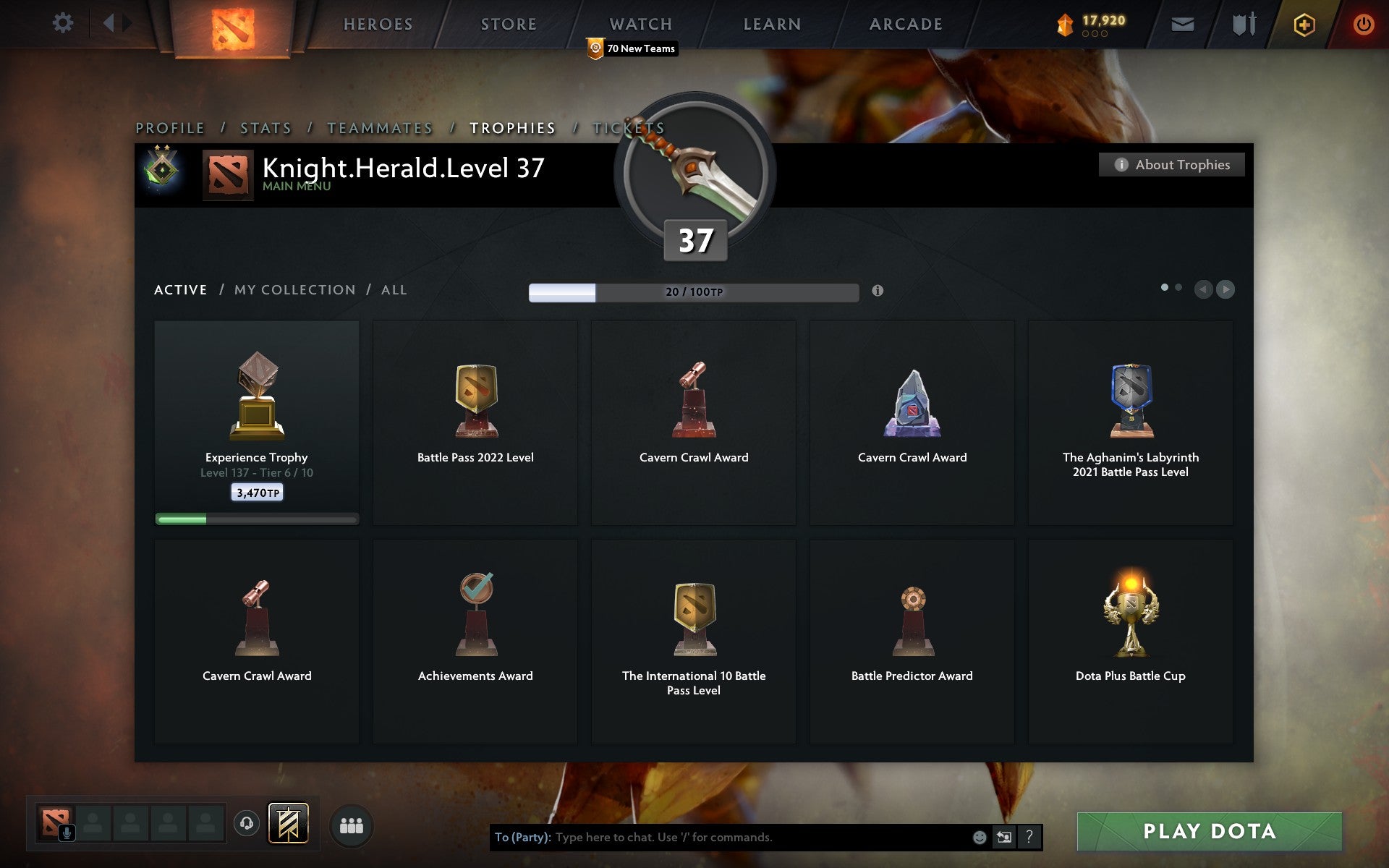Screen dimensions: 1389x868
Task: Open the settings gear icon
Action: click(x=64, y=22)
